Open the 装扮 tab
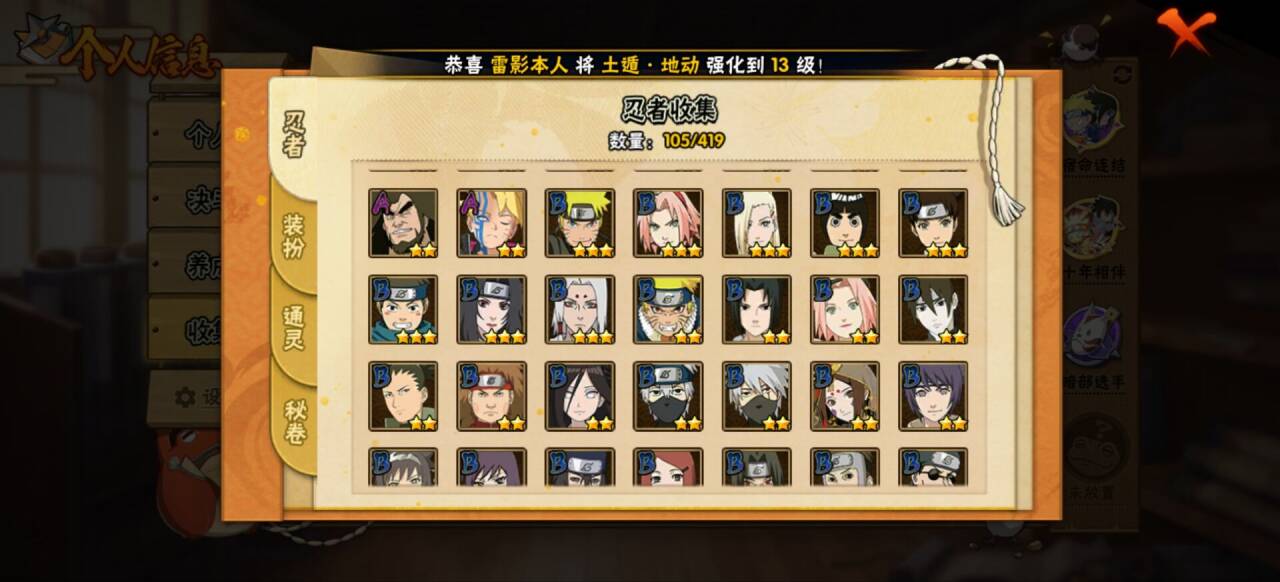 click(293, 236)
